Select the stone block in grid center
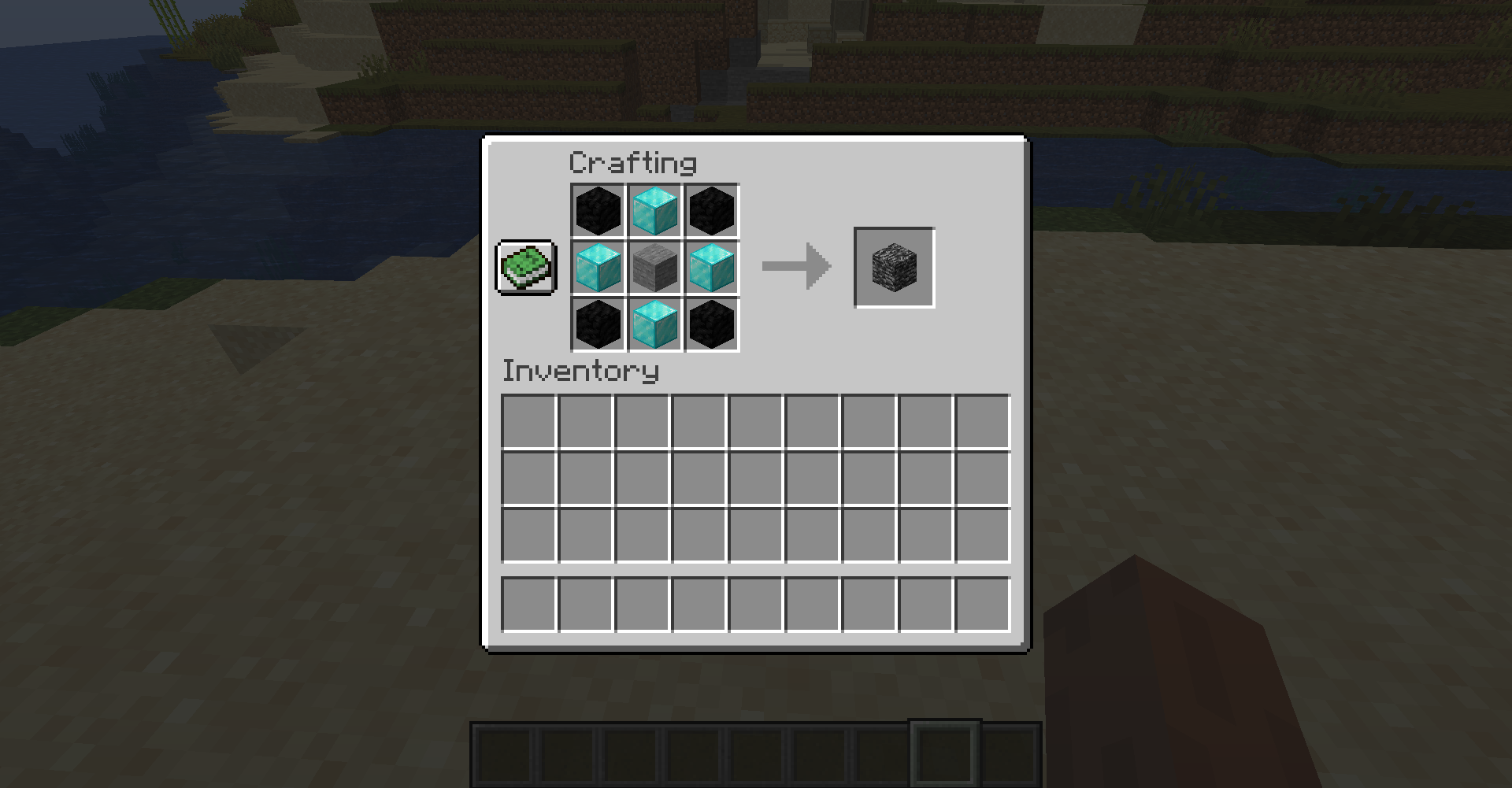1512x788 pixels. pyautogui.click(x=655, y=268)
